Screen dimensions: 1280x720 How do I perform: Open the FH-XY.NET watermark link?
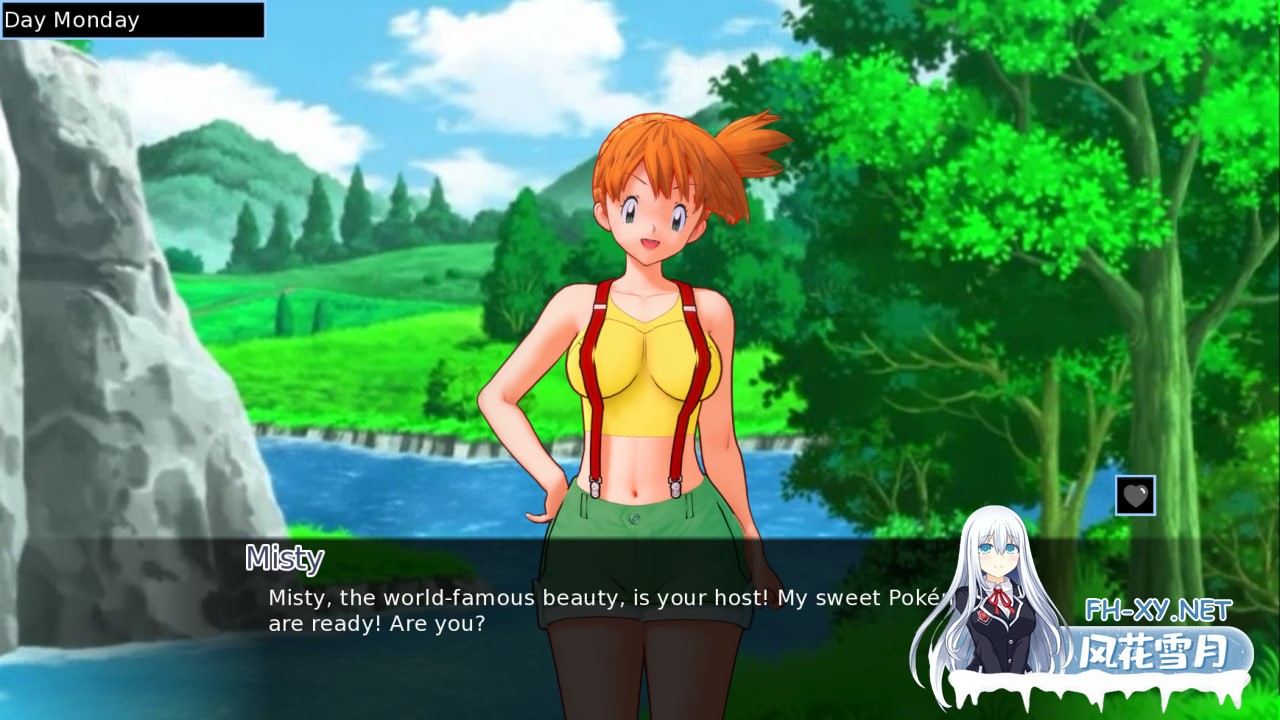point(1158,609)
